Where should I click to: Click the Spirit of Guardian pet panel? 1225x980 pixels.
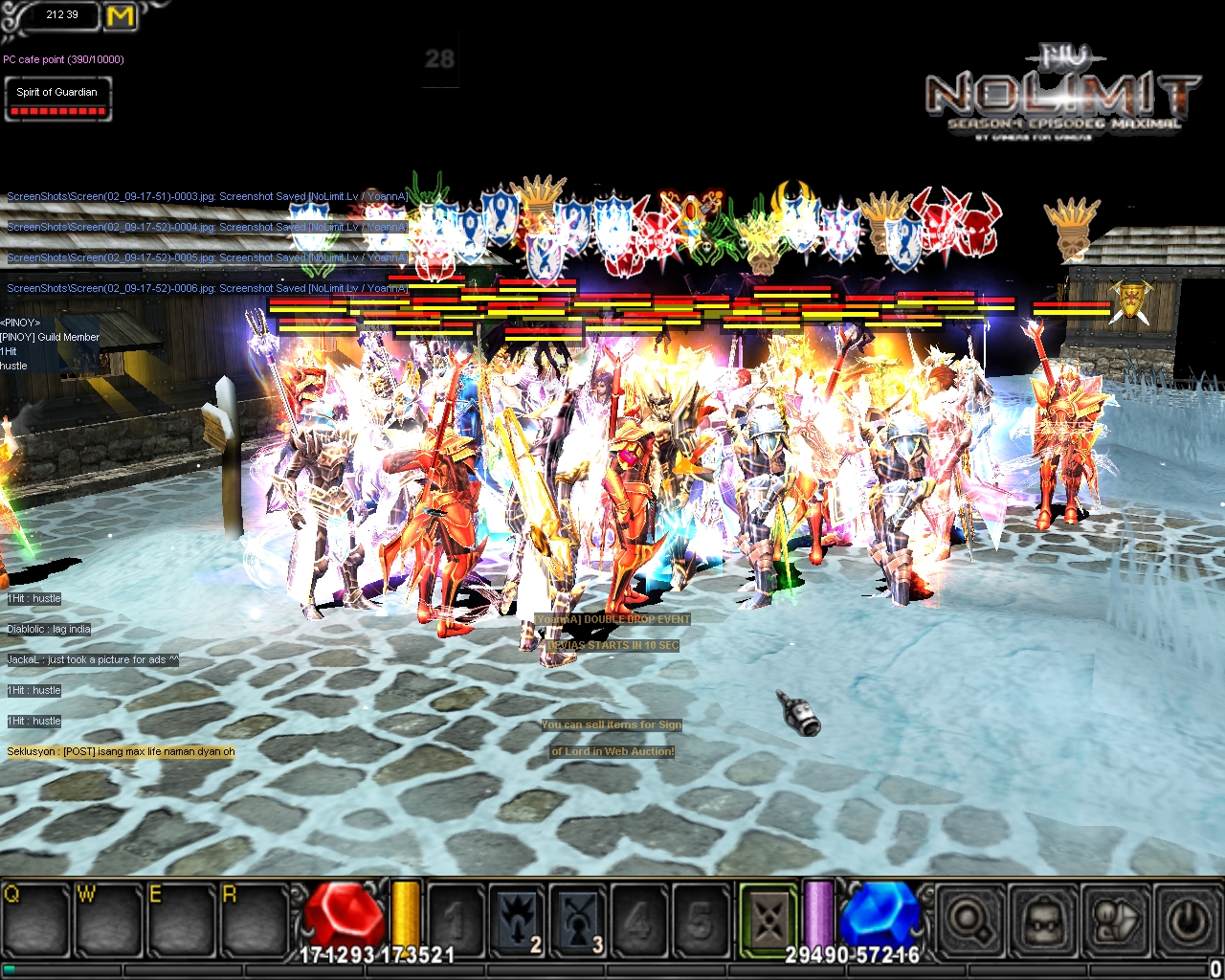(x=57, y=100)
